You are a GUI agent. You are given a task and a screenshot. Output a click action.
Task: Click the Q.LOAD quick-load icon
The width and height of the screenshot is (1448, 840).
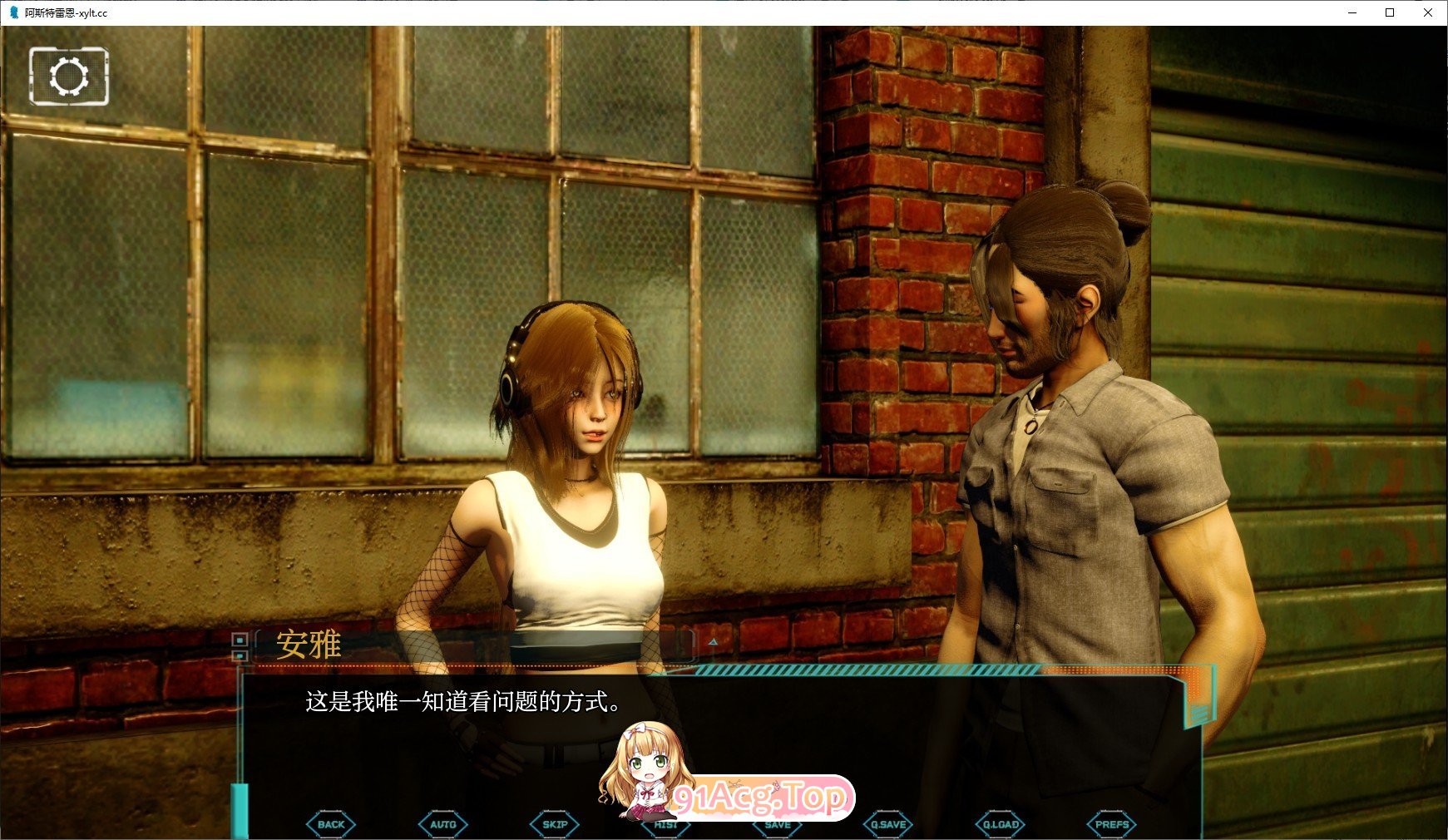[1001, 823]
